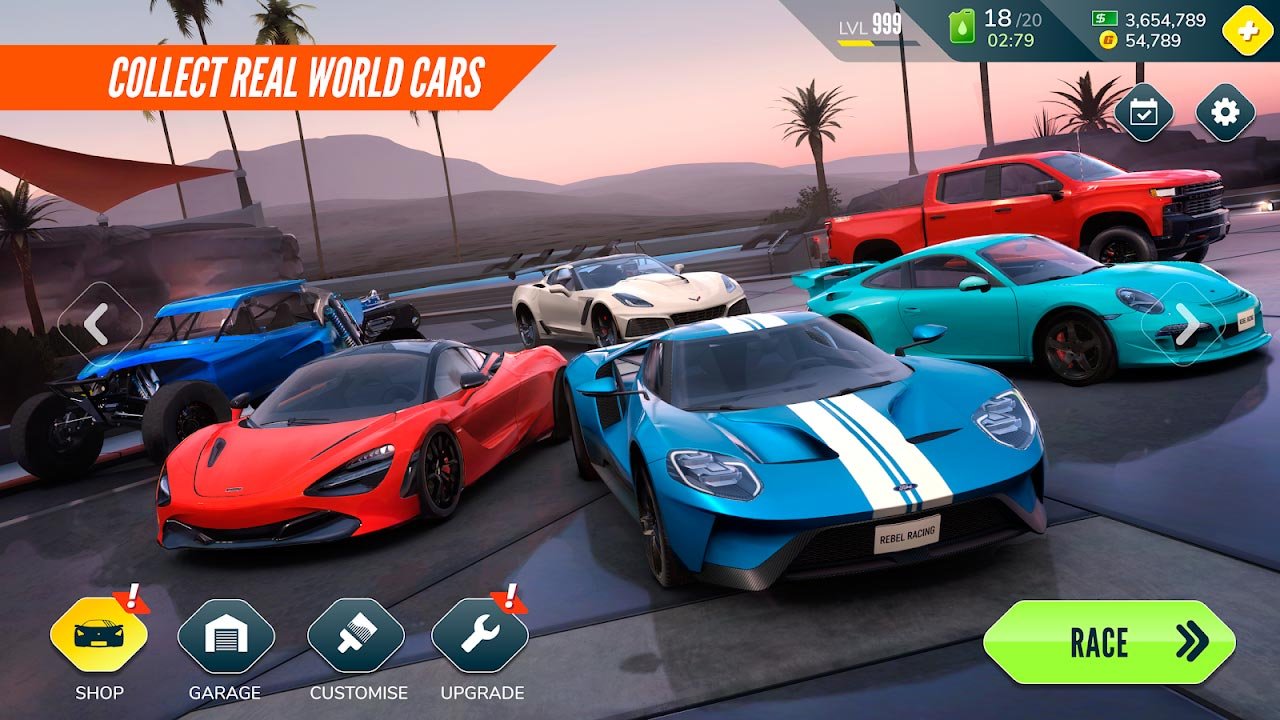Open the Garage
This screenshot has width=1280, height=720.
tap(226, 637)
